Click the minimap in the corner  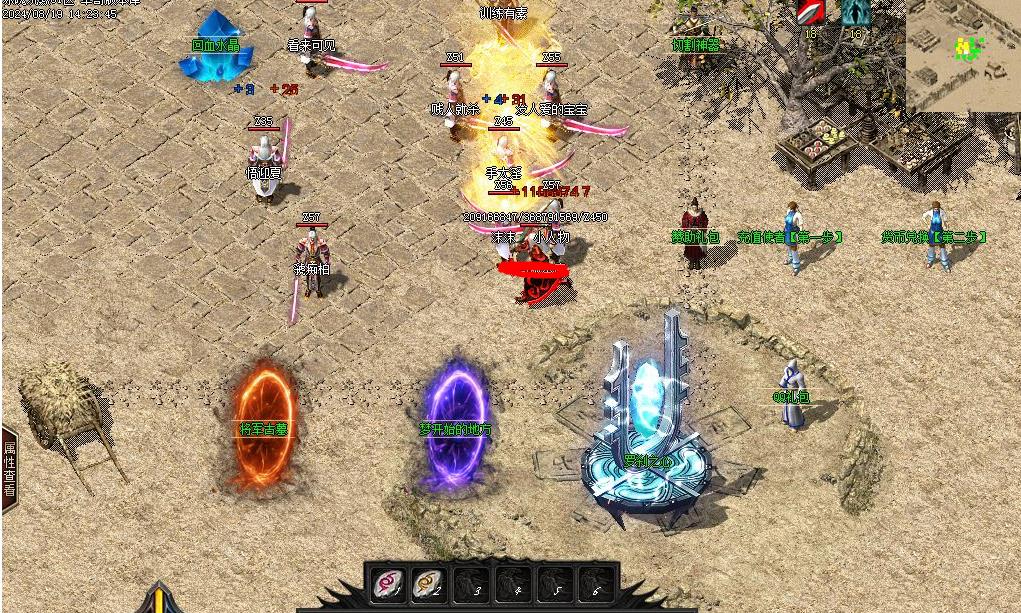(962, 55)
